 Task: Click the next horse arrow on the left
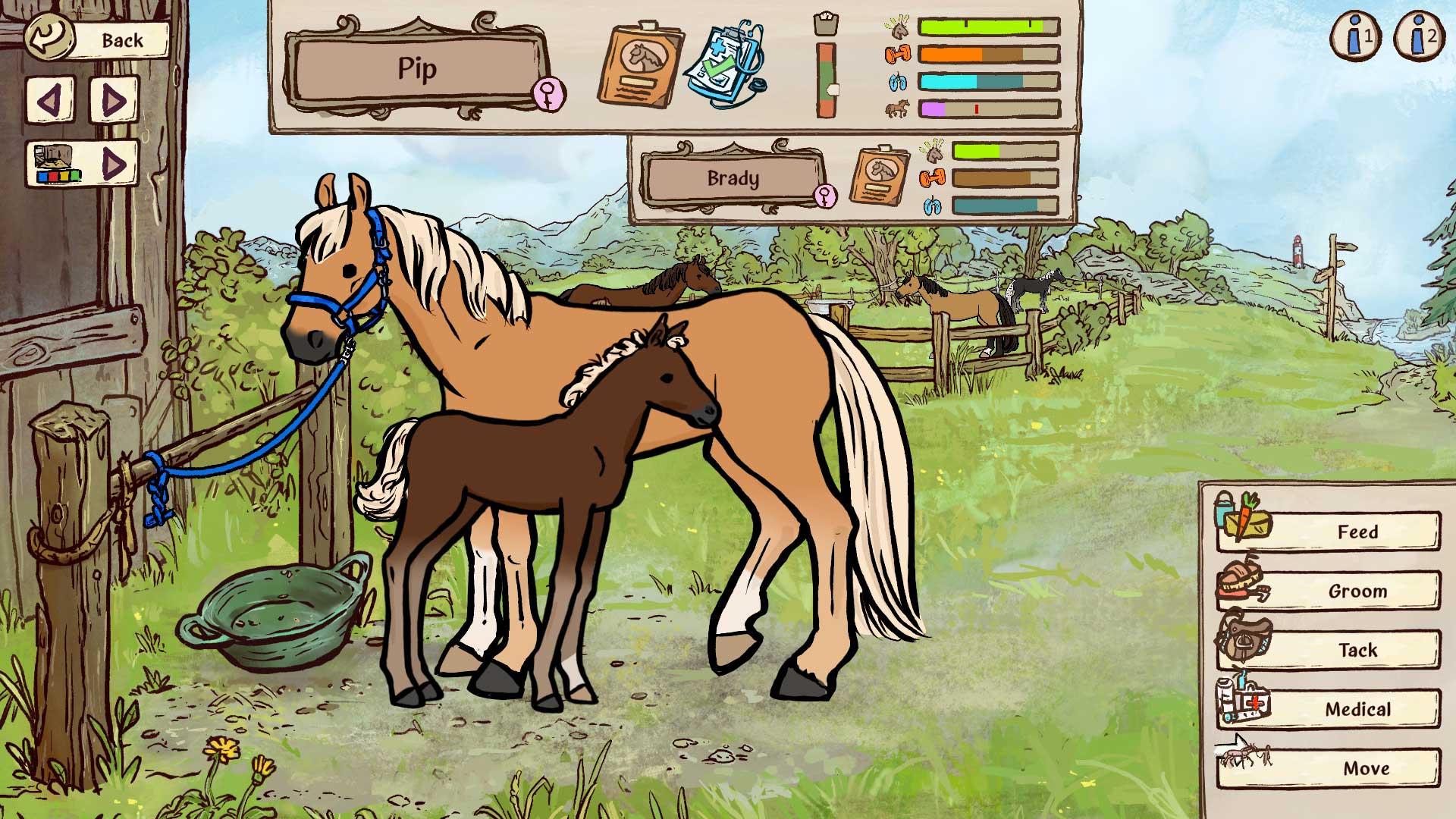[112, 99]
